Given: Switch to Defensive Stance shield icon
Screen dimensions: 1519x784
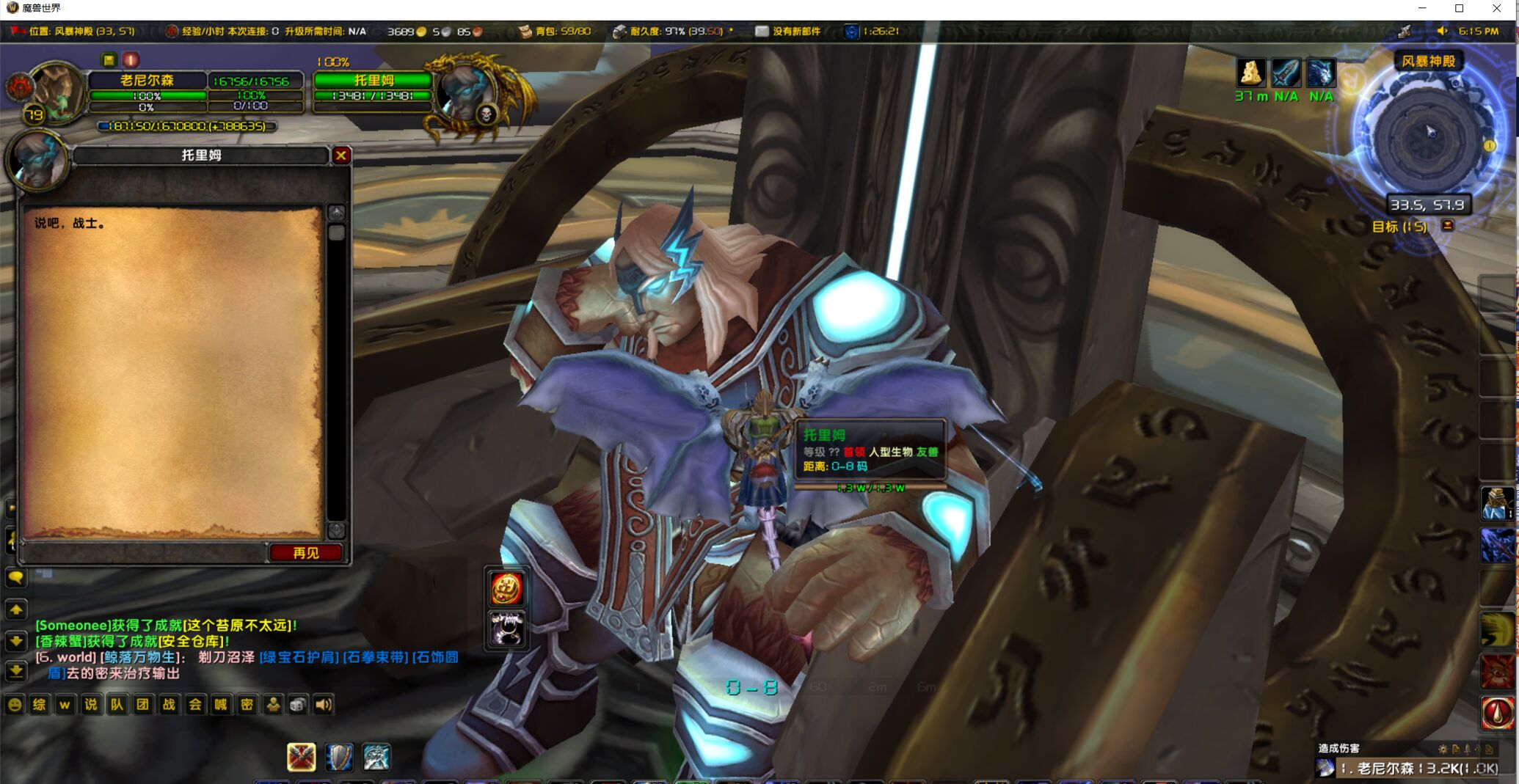Looking at the screenshot, I should (338, 757).
